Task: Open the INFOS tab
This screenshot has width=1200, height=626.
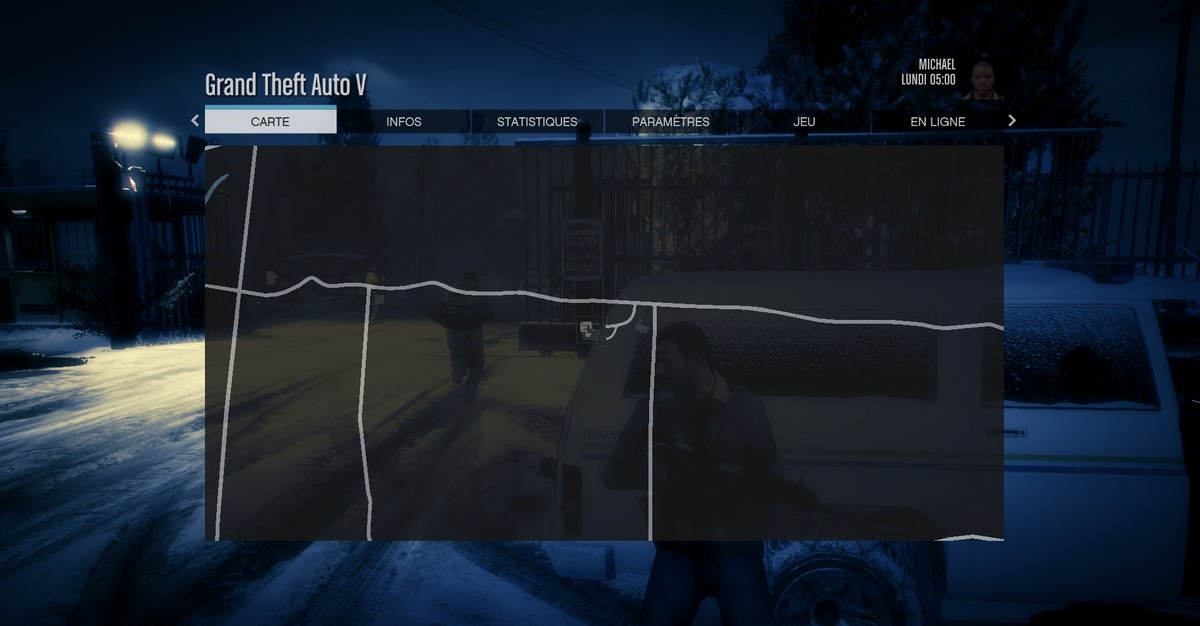Action: 404,122
